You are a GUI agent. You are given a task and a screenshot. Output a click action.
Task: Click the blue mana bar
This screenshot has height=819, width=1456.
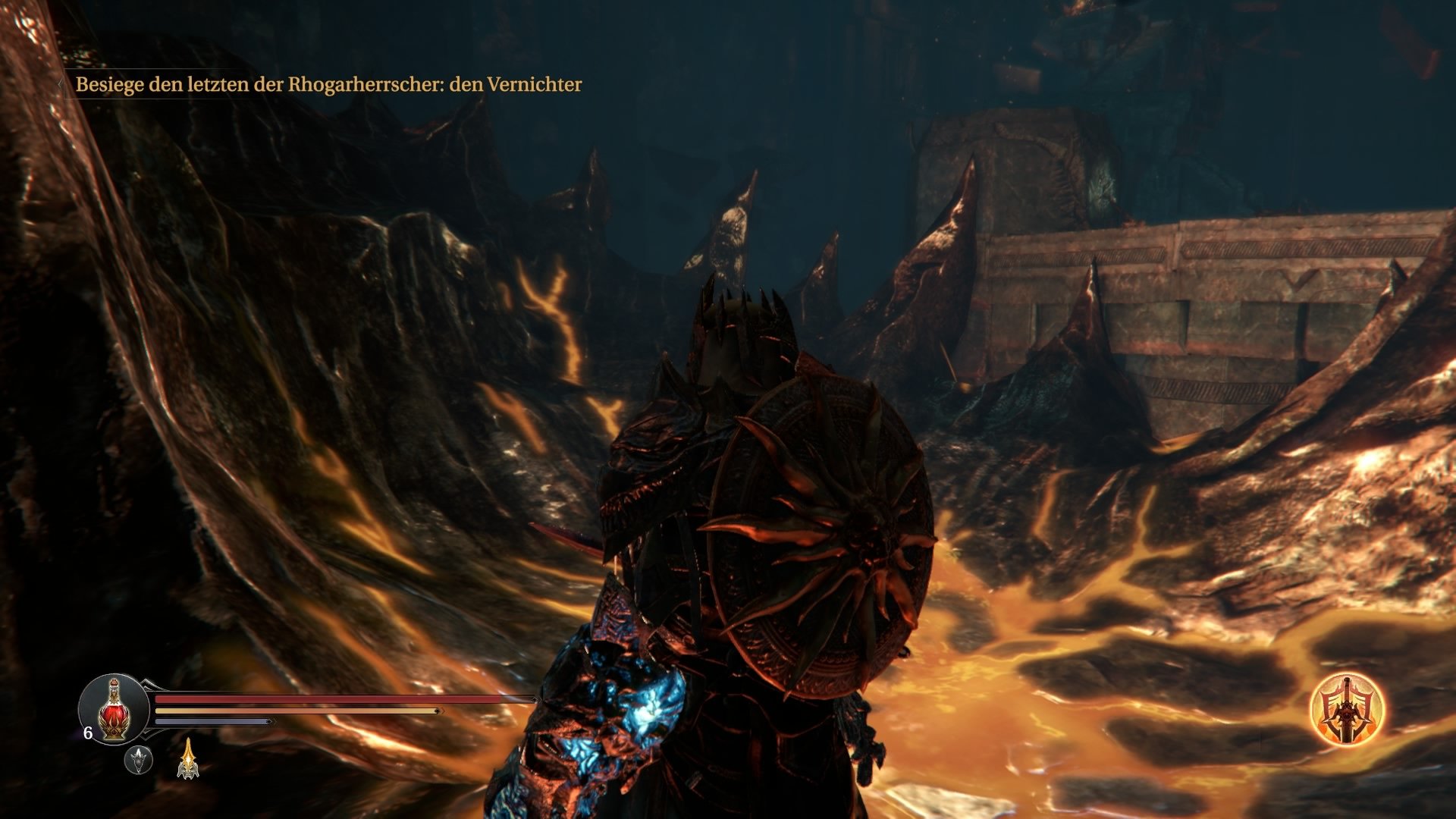[212, 720]
